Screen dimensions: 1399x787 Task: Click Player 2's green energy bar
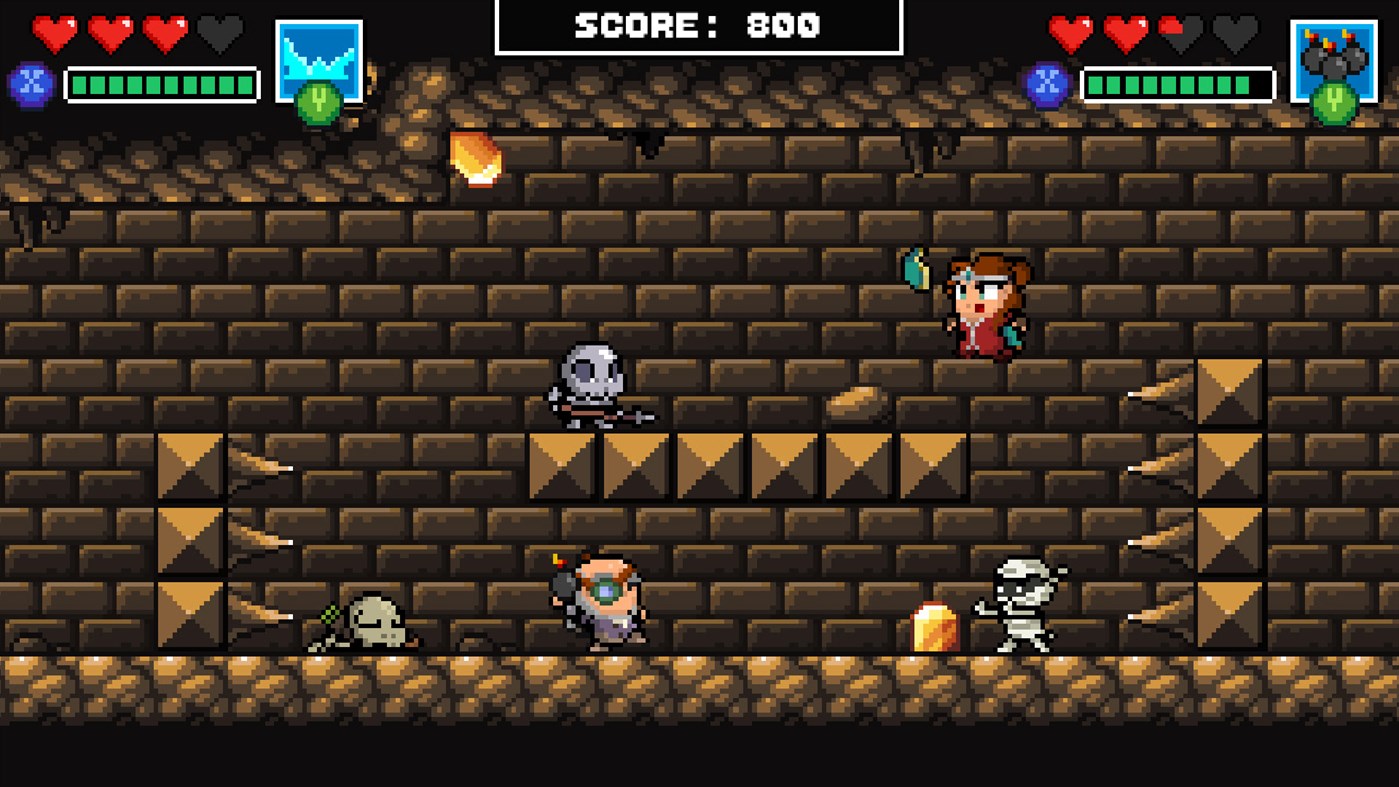click(1178, 84)
